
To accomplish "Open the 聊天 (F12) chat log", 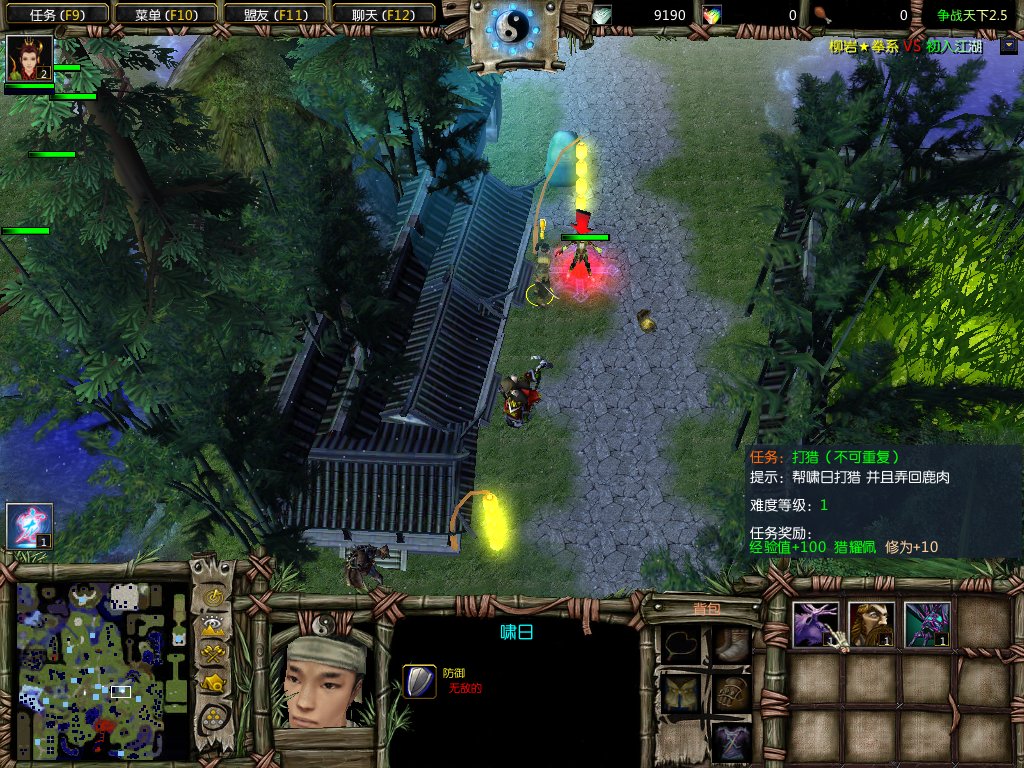I will coord(381,15).
